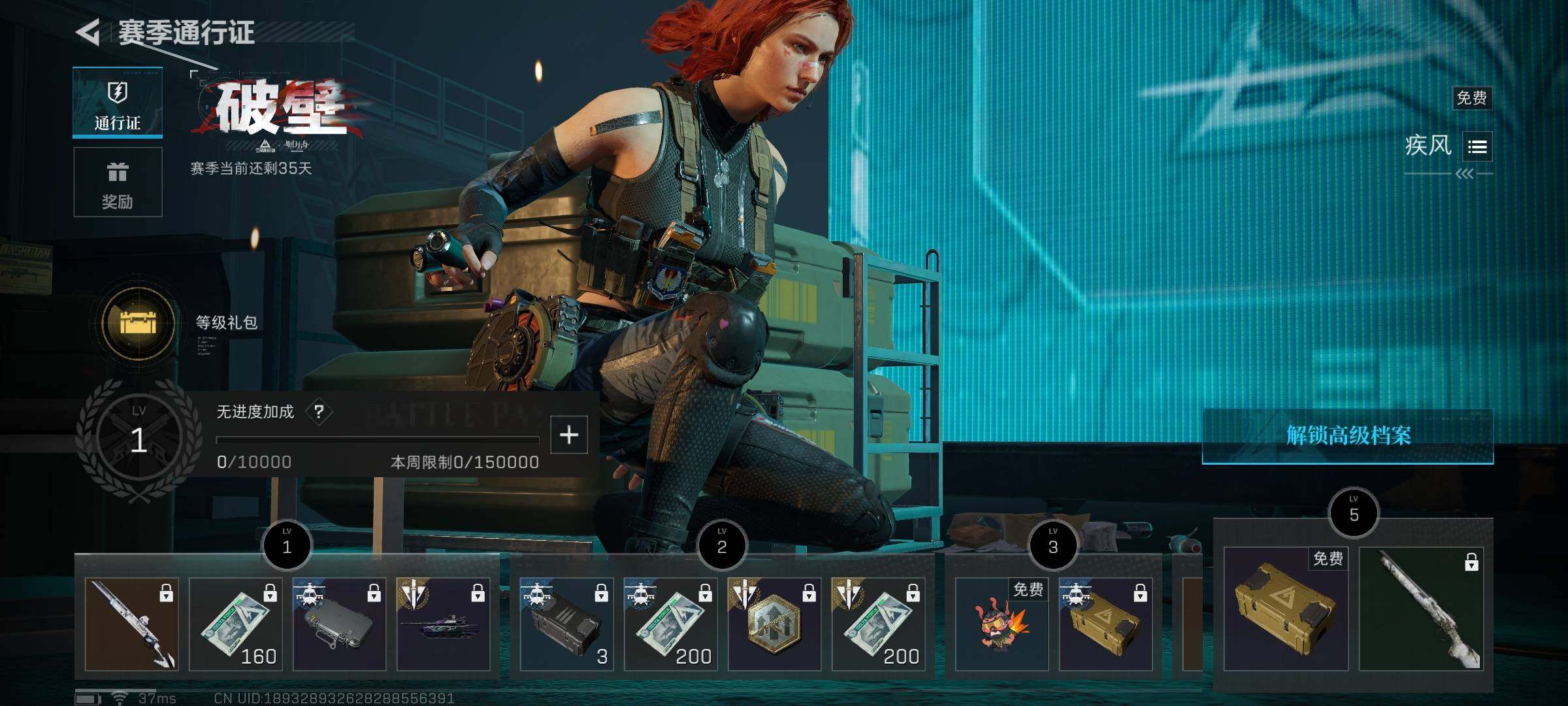Select the locked tank skin reward
Image resolution: width=1568 pixels, height=706 pixels.
coord(443,624)
